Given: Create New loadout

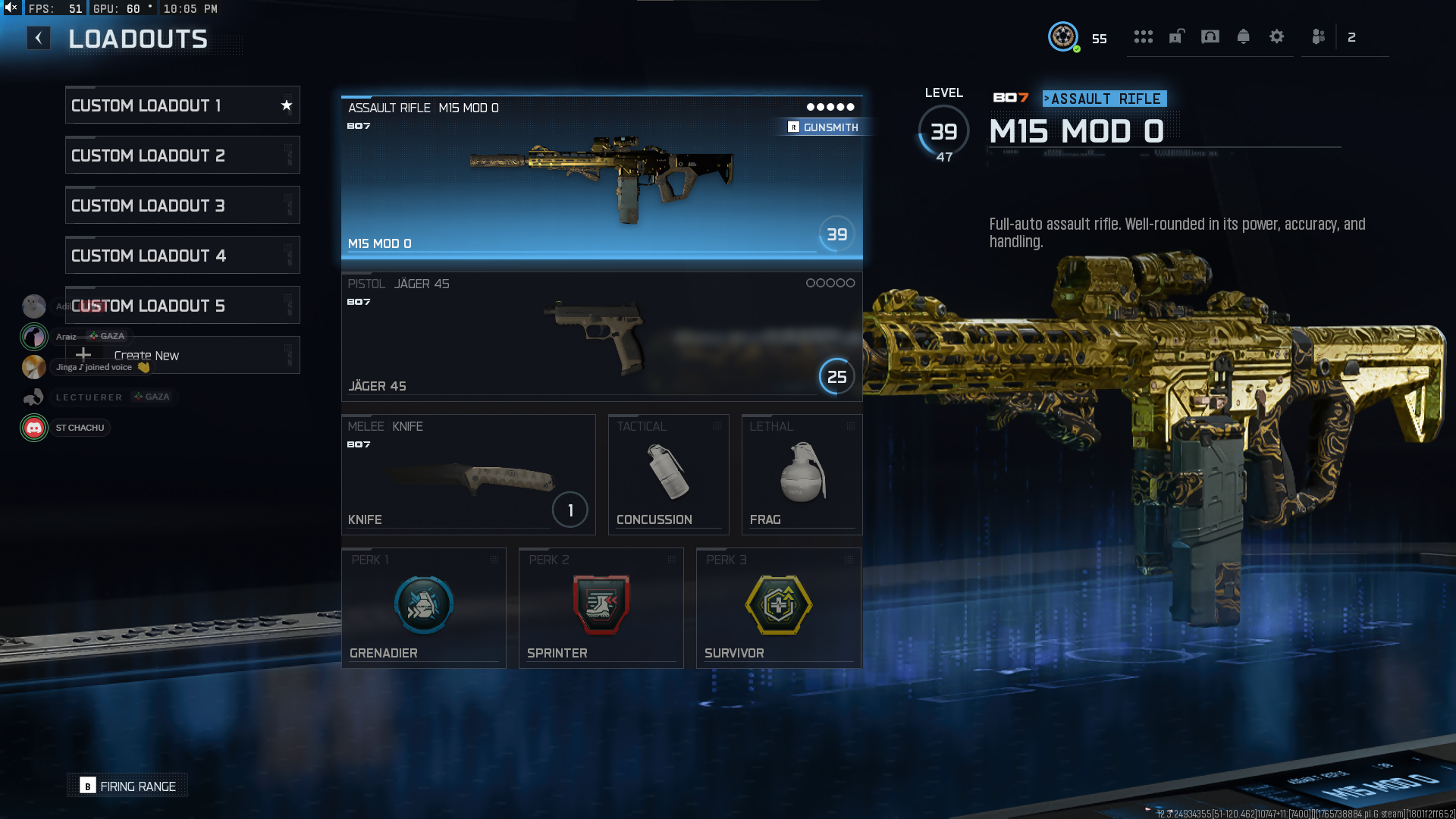Looking at the screenshot, I should click(182, 355).
